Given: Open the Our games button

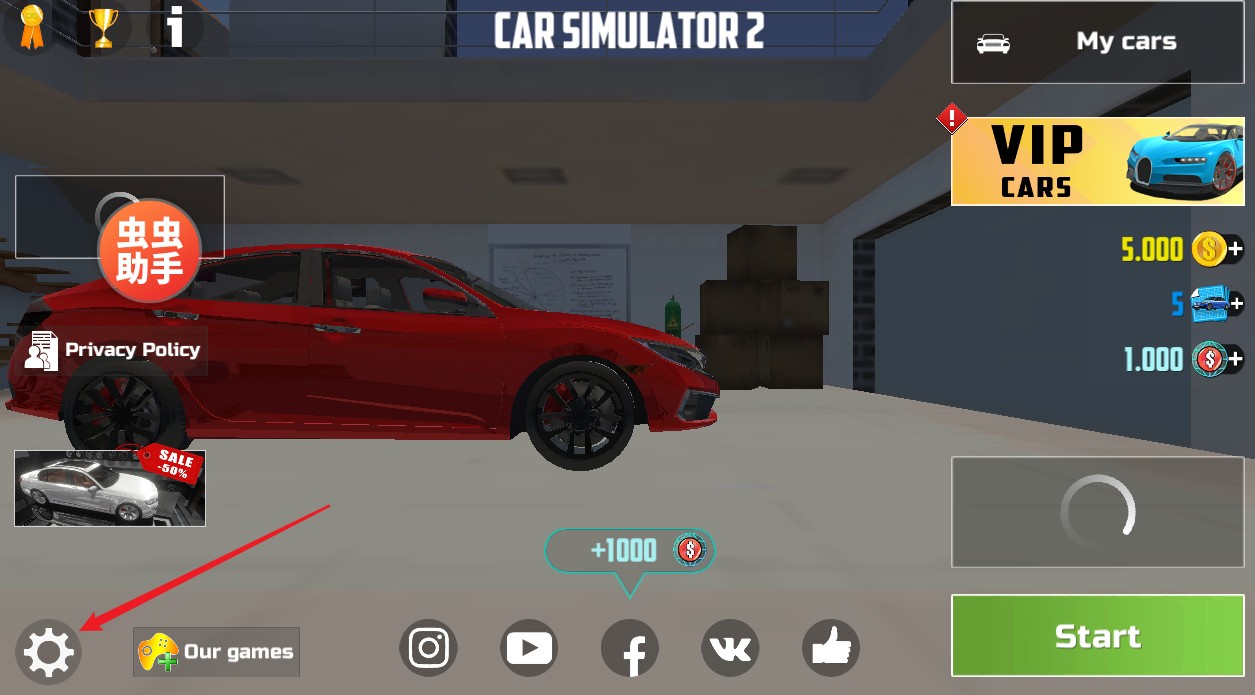Looking at the screenshot, I should 217,652.
